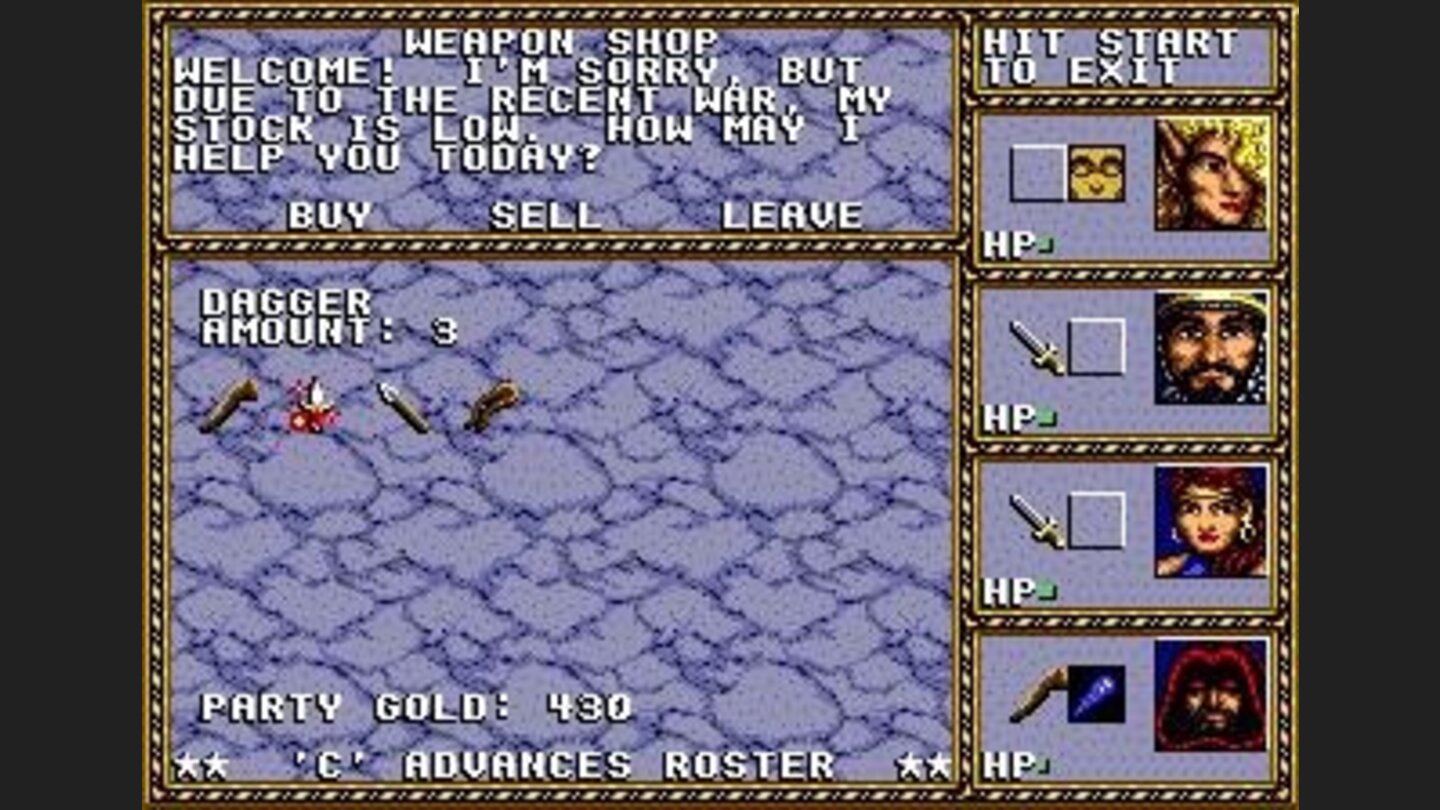1440x810 pixels.
Task: Select the club in the shop inventory
Action: (x=222, y=405)
